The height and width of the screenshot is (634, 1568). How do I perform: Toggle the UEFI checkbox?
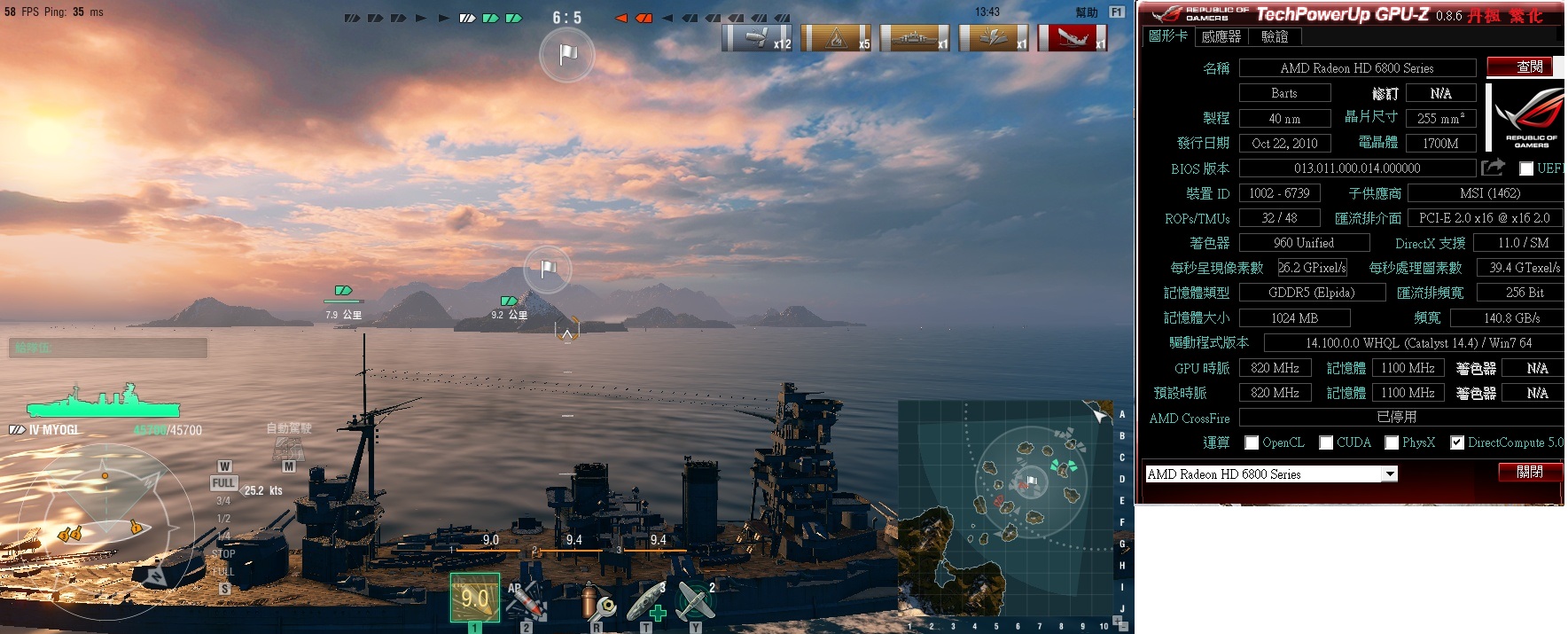coord(1525,168)
